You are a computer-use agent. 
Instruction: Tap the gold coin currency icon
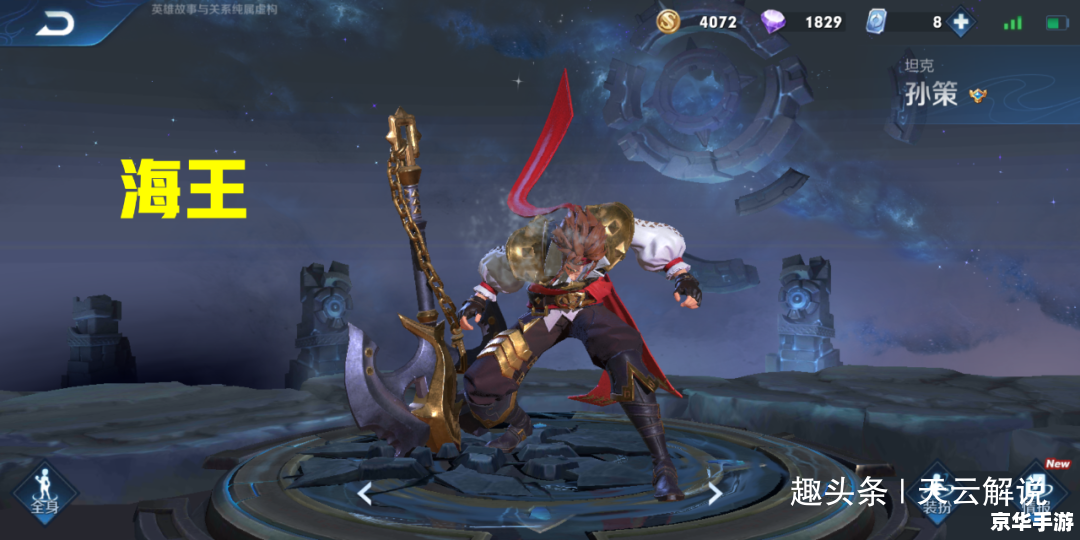coord(669,21)
